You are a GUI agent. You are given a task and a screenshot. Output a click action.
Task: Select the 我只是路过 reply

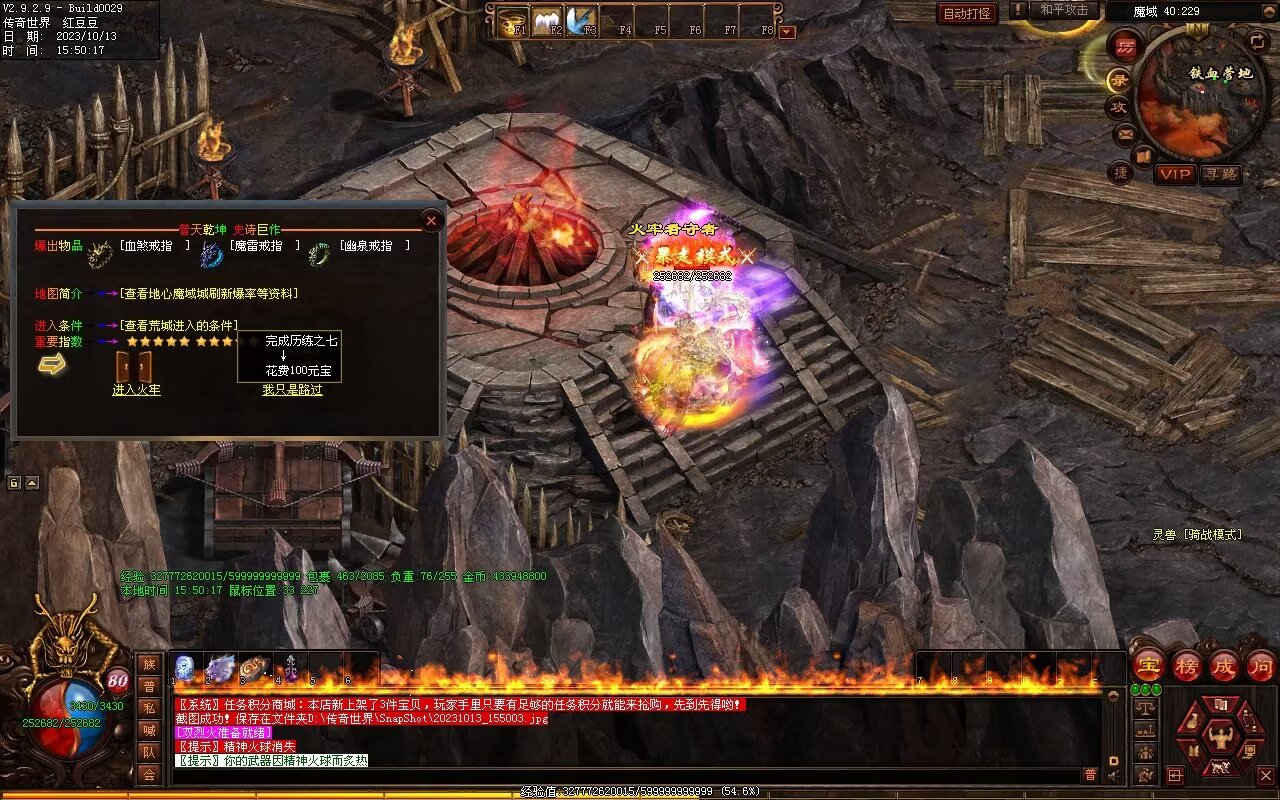[292, 390]
